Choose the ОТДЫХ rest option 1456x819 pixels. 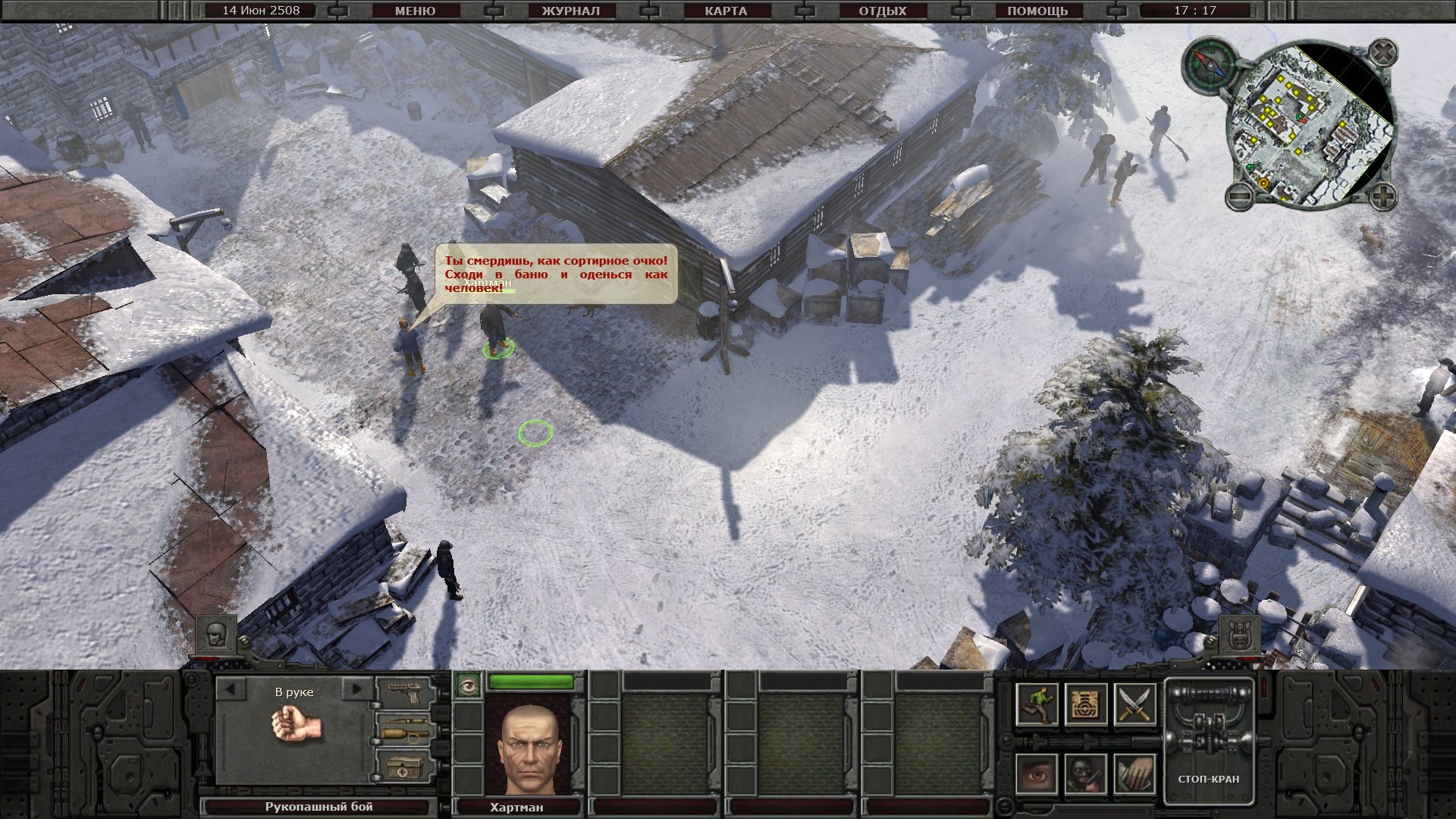[882, 11]
